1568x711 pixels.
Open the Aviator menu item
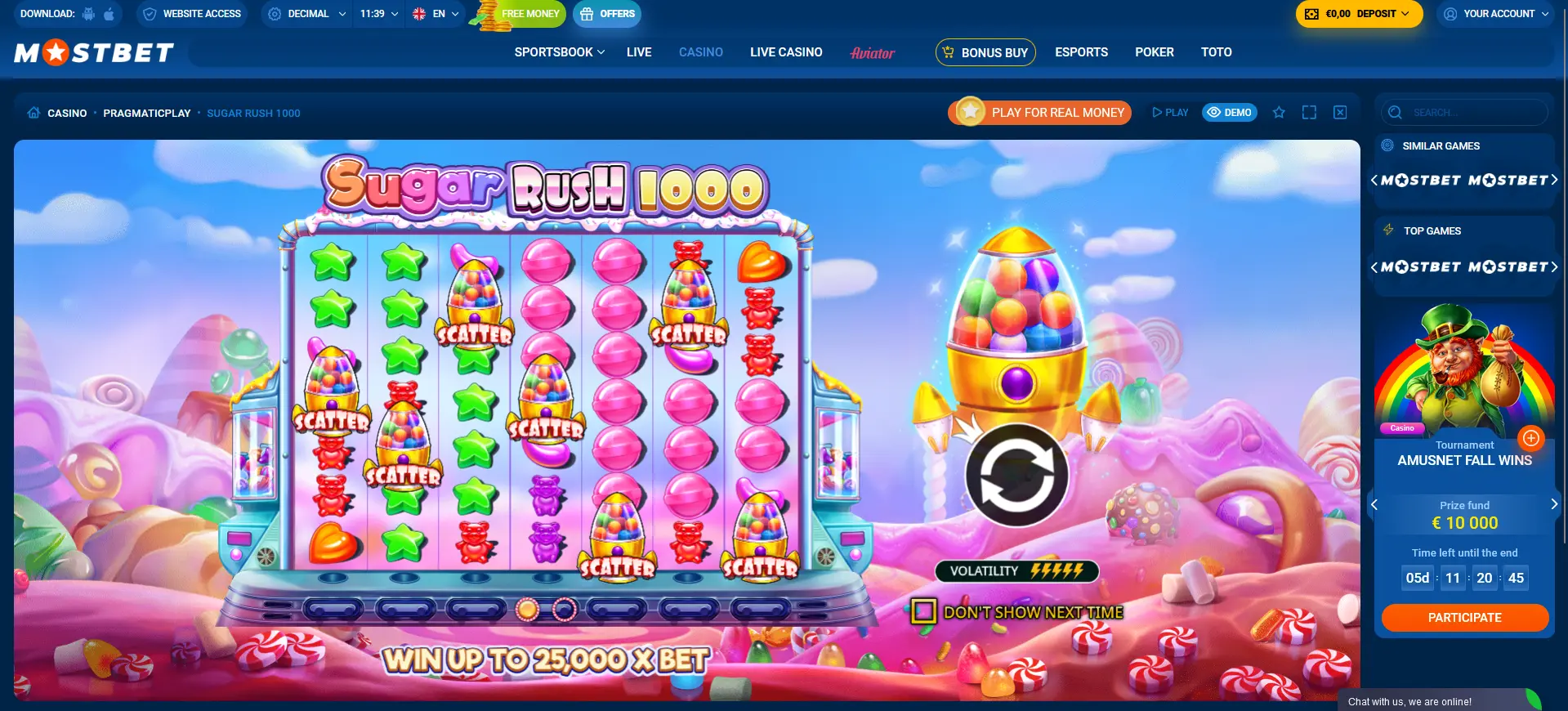pos(872,52)
